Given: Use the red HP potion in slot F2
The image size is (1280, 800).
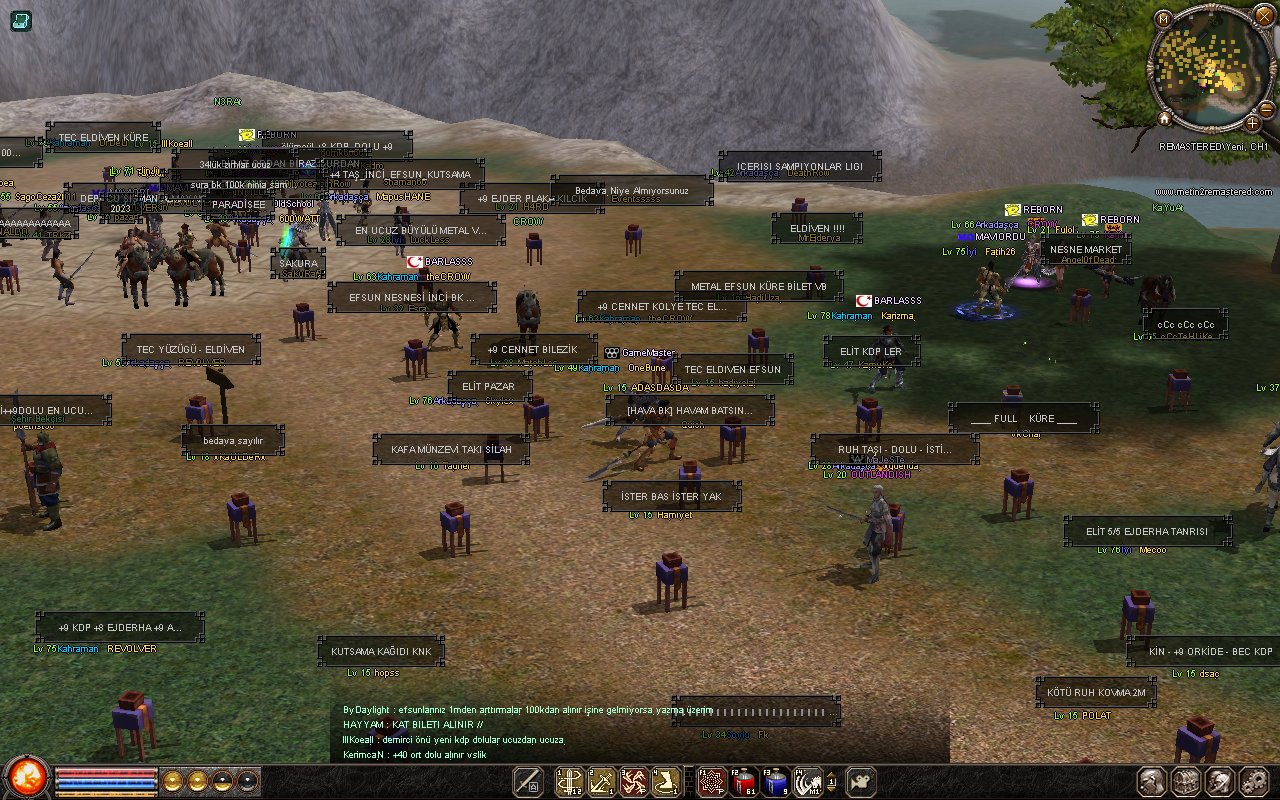Looking at the screenshot, I should (x=742, y=783).
